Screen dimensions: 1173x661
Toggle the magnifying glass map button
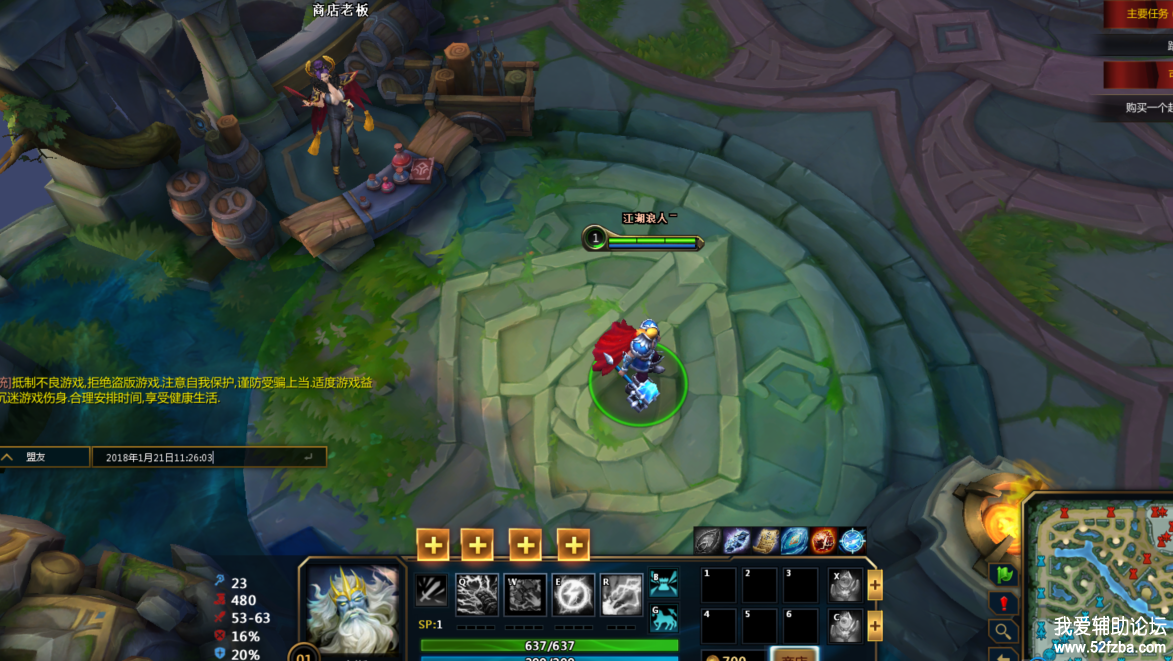click(x=1003, y=631)
